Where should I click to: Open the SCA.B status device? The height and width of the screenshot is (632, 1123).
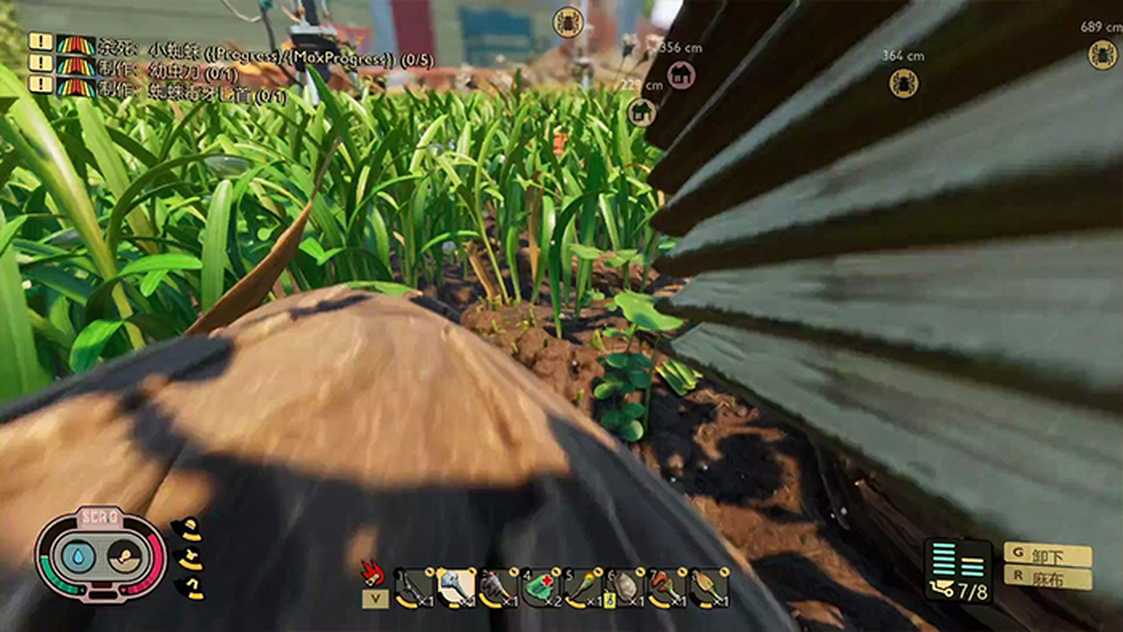point(100,555)
